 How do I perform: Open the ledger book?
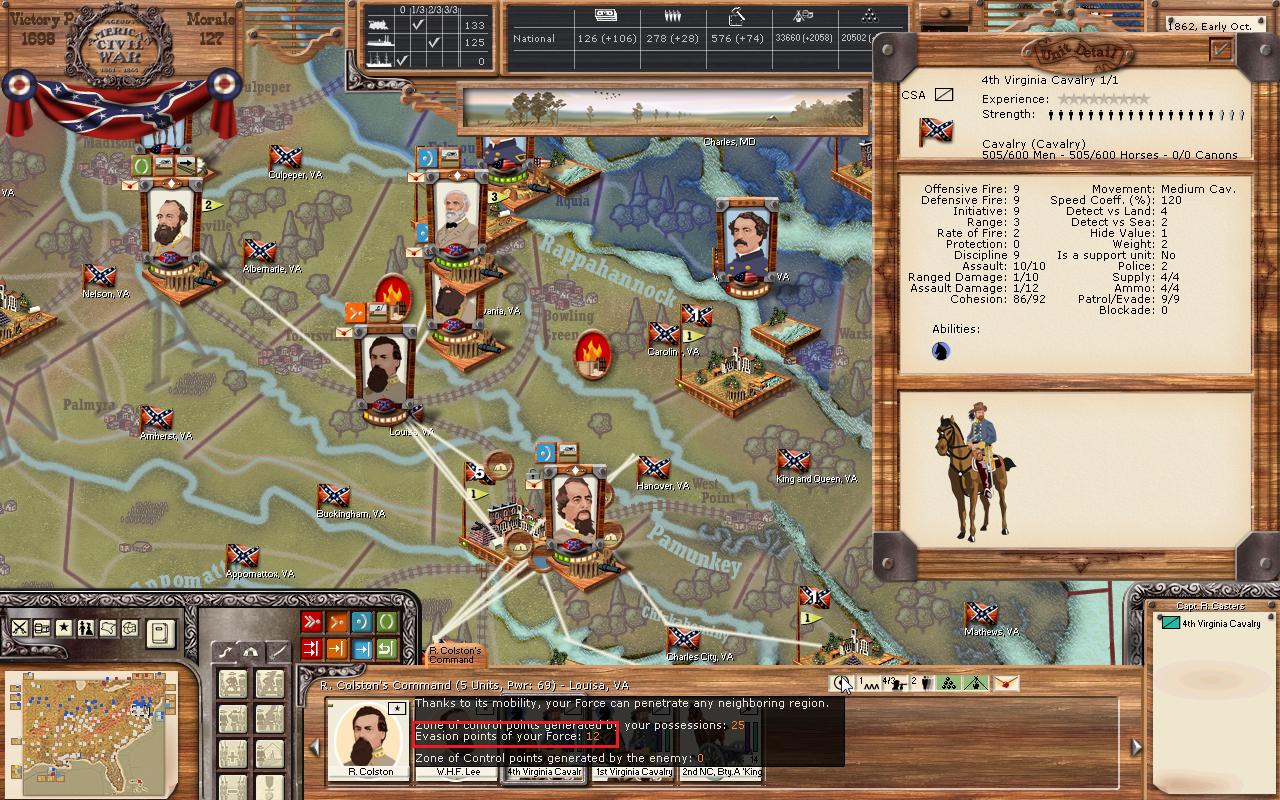pyautogui.click(x=160, y=632)
